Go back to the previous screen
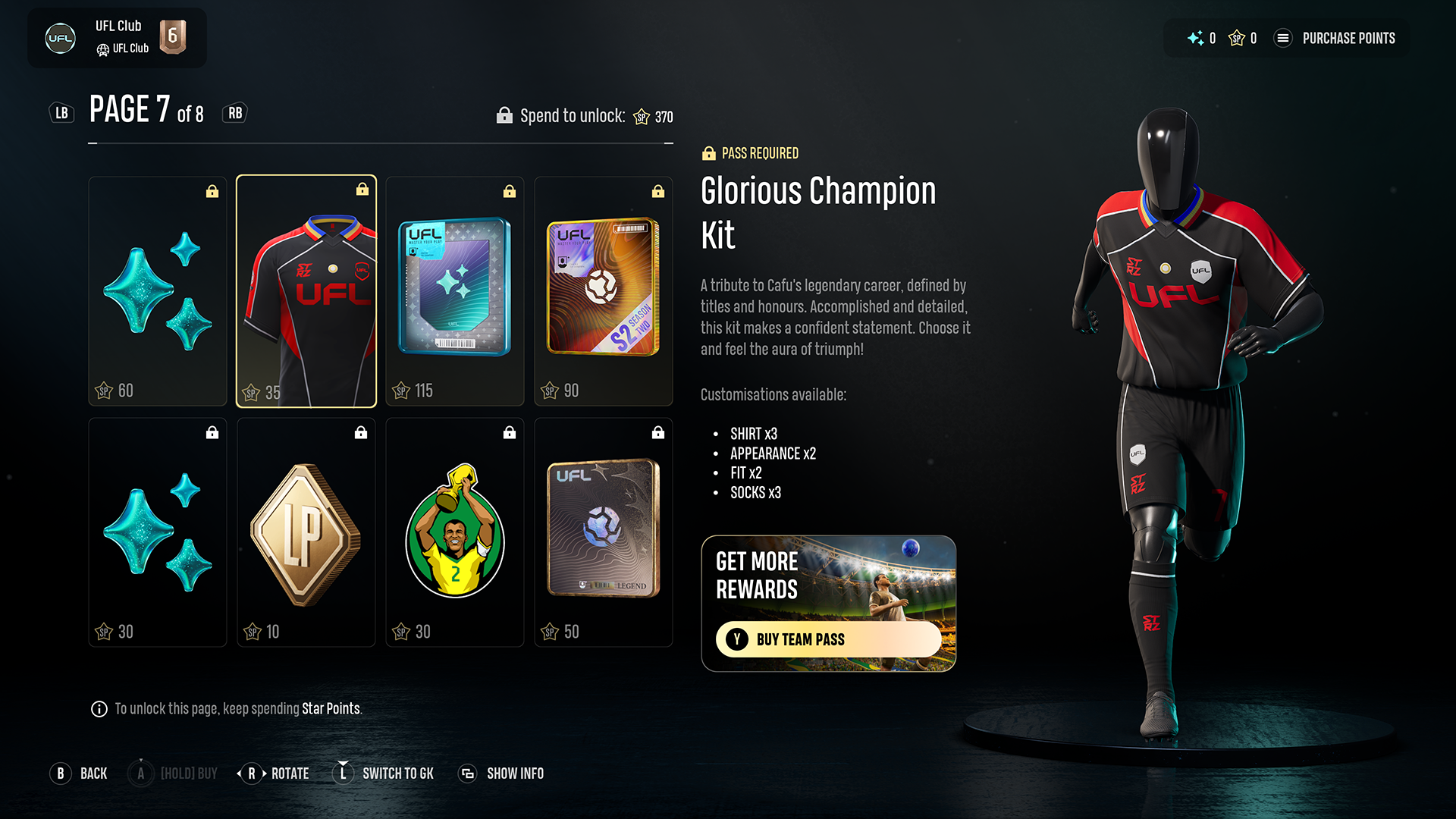This screenshot has height=819, width=1456. [x=79, y=773]
